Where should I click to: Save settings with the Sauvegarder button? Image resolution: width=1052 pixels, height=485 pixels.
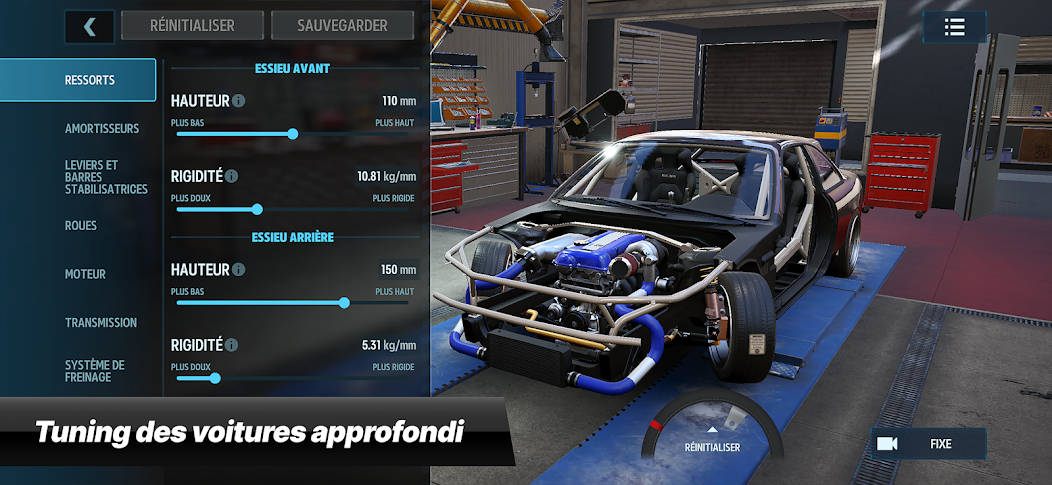pyautogui.click(x=342, y=26)
